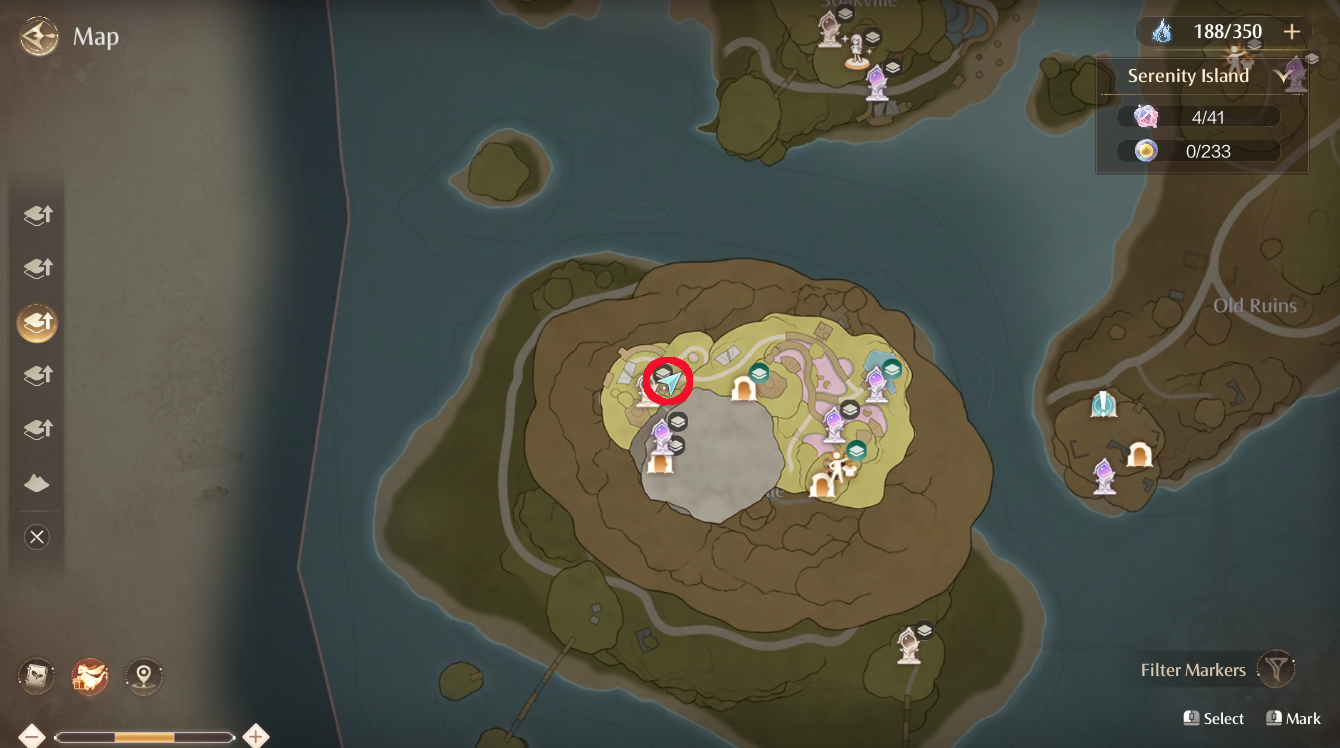
Task: Click the plus to add map currency
Action: click(1292, 31)
